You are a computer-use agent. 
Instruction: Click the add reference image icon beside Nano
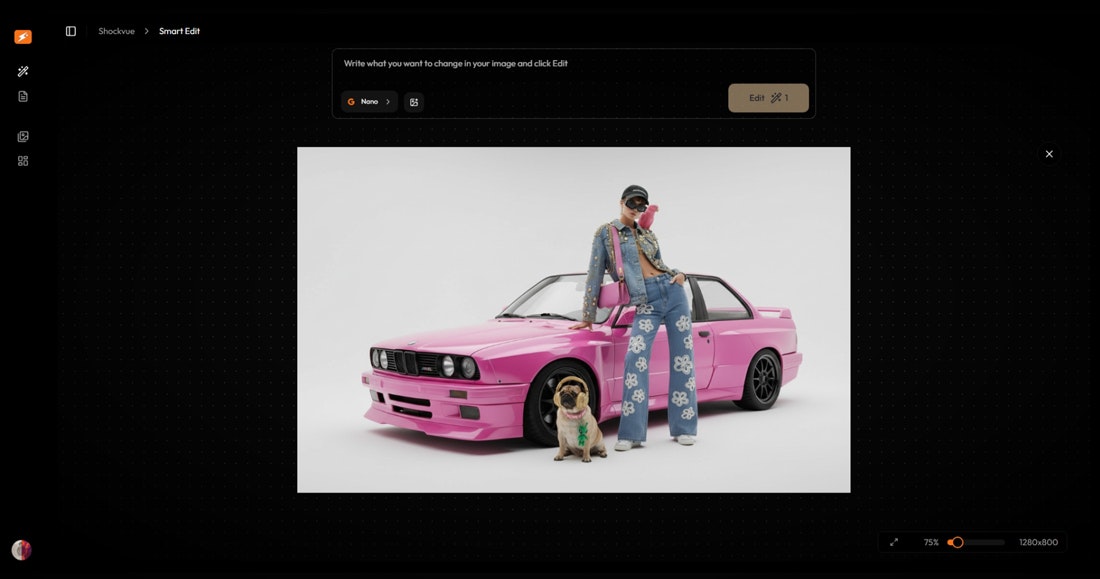[x=414, y=102]
